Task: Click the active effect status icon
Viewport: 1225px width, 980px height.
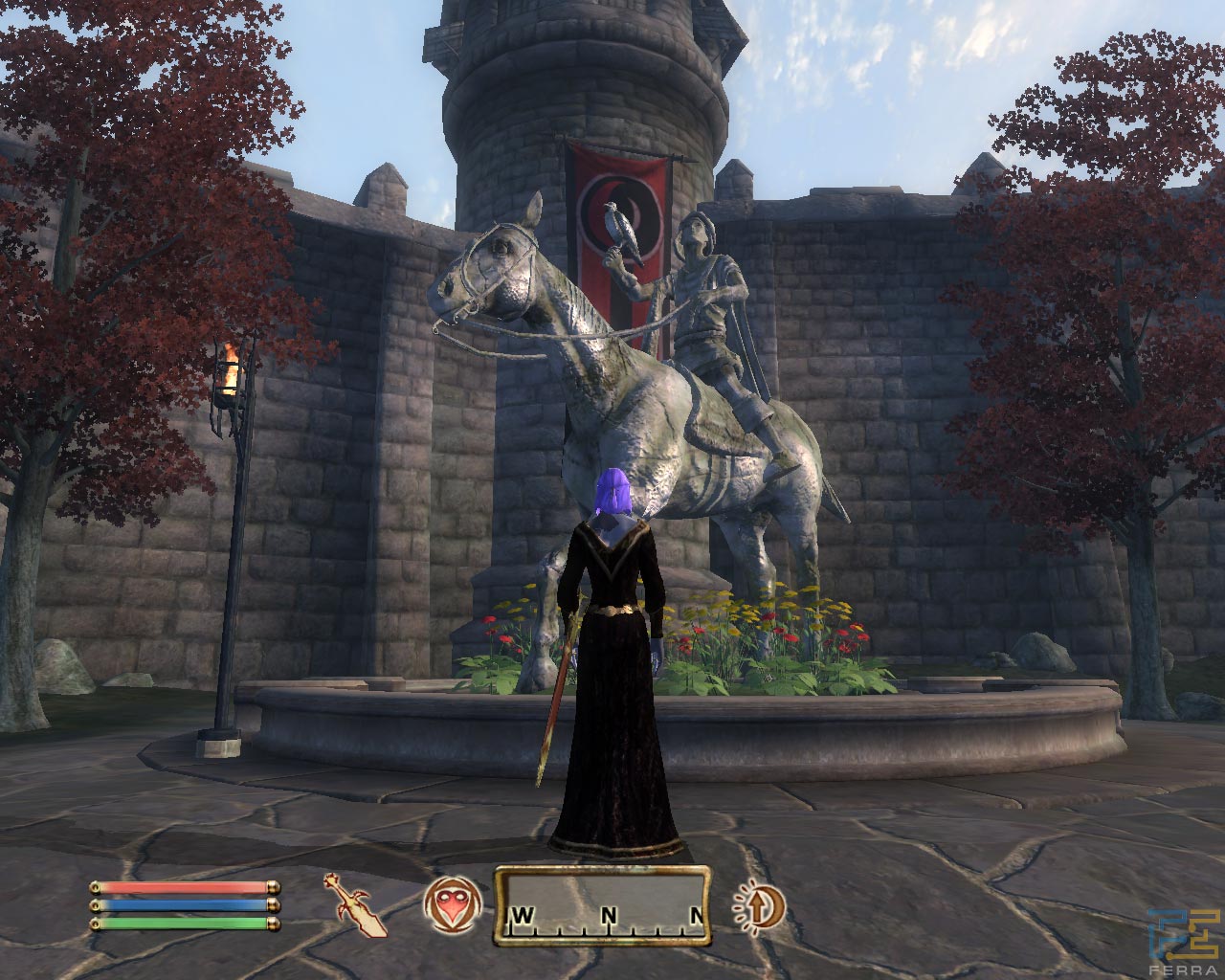Action: [x=759, y=904]
